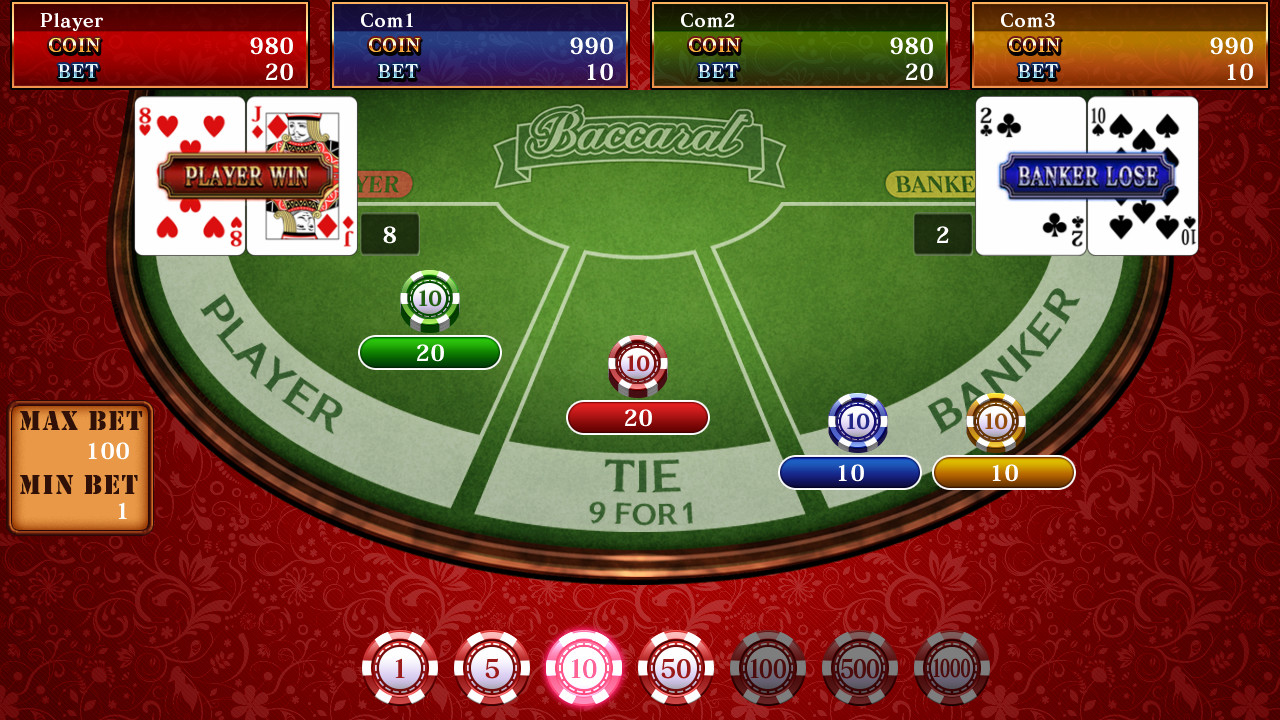The image size is (1280, 720).
Task: Select the 10 coin betting chip
Action: (x=584, y=665)
